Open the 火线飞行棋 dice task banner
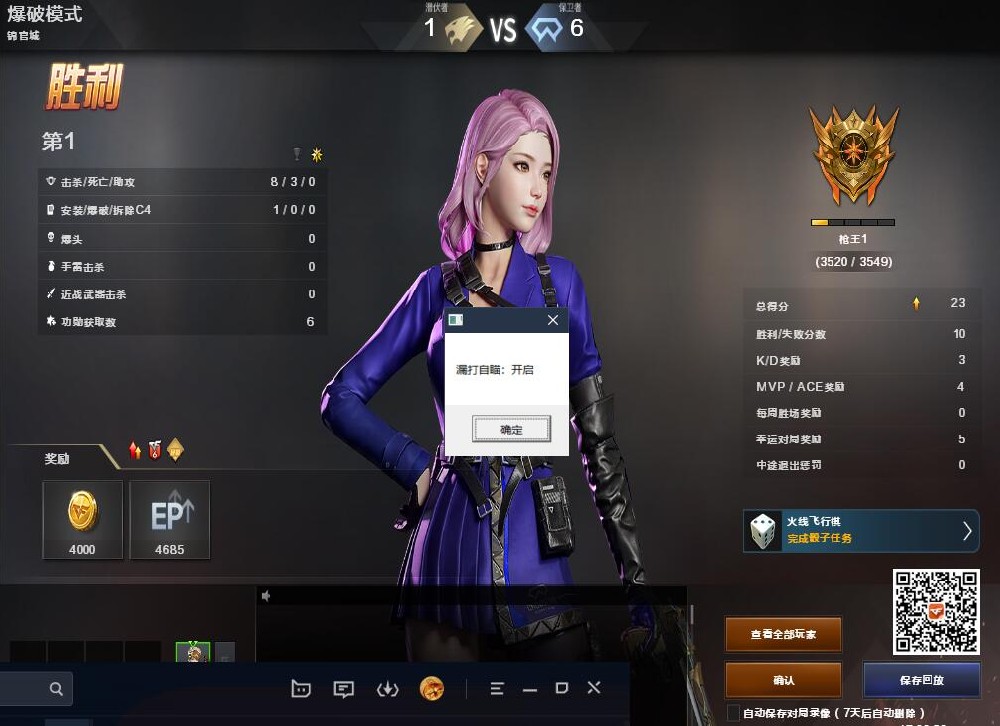Screen dimensions: 1000x726 point(862,530)
